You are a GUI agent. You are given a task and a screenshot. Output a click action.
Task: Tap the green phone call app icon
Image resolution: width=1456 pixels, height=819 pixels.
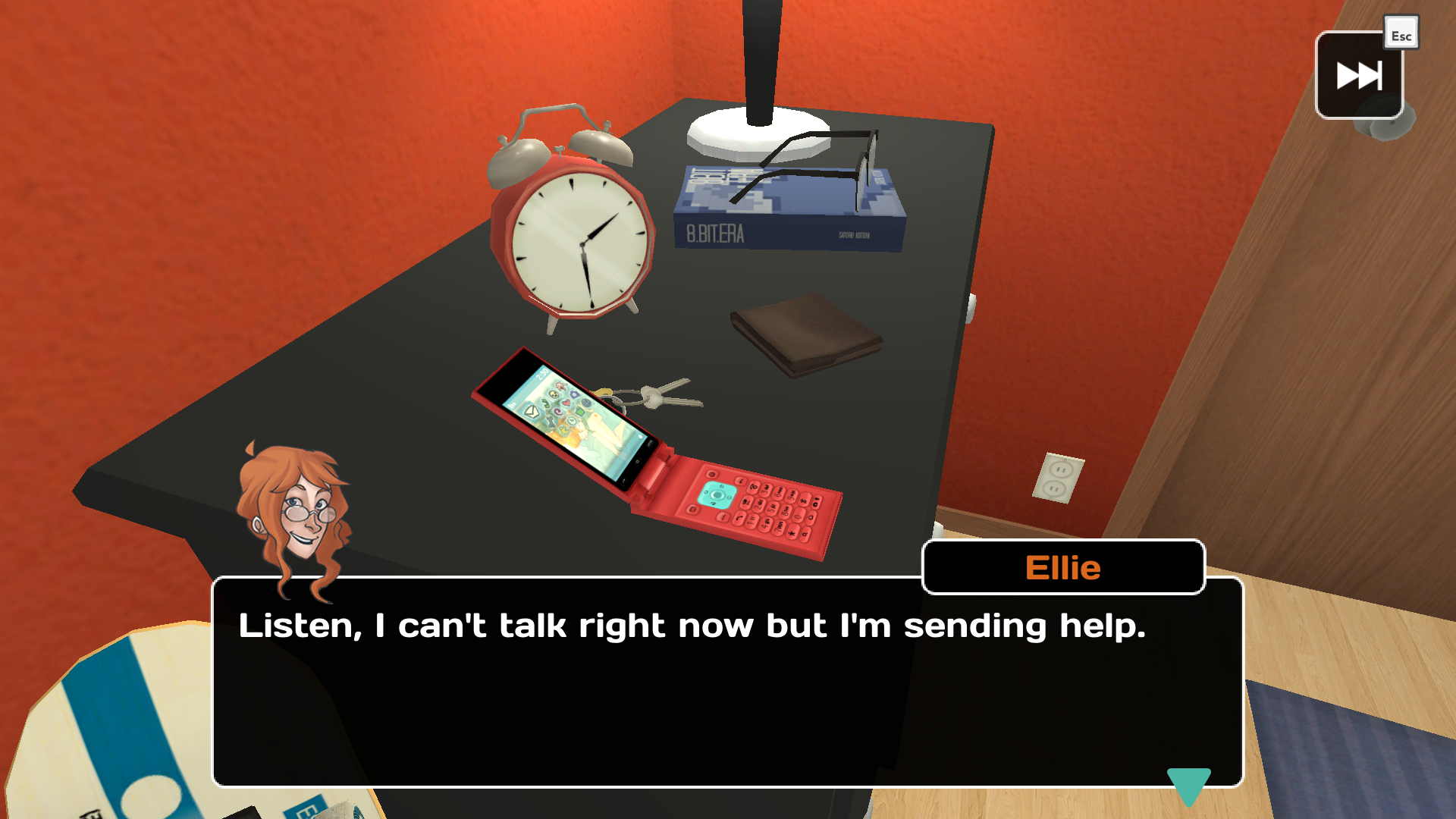pos(547,404)
